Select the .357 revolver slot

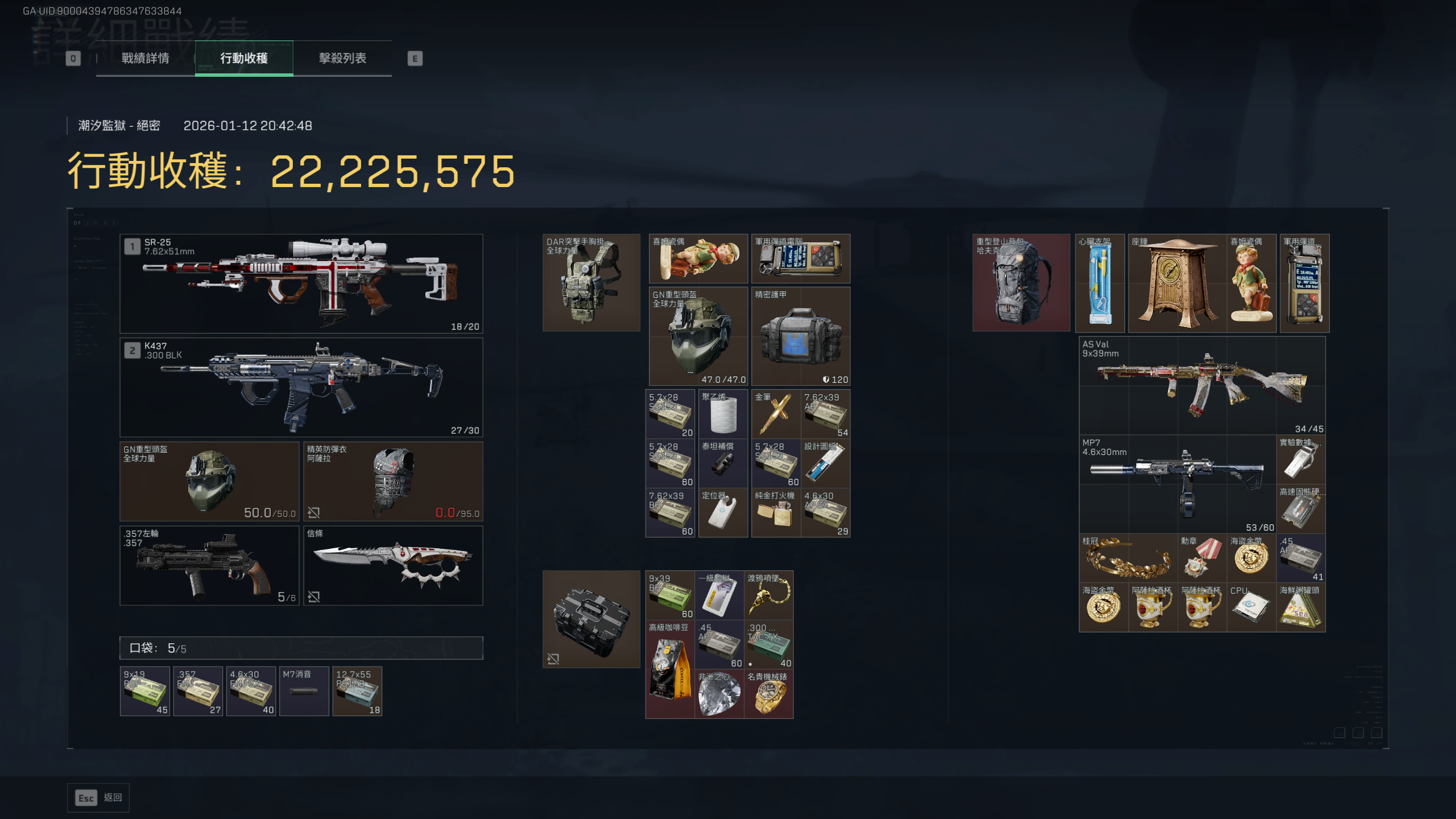pos(209,565)
